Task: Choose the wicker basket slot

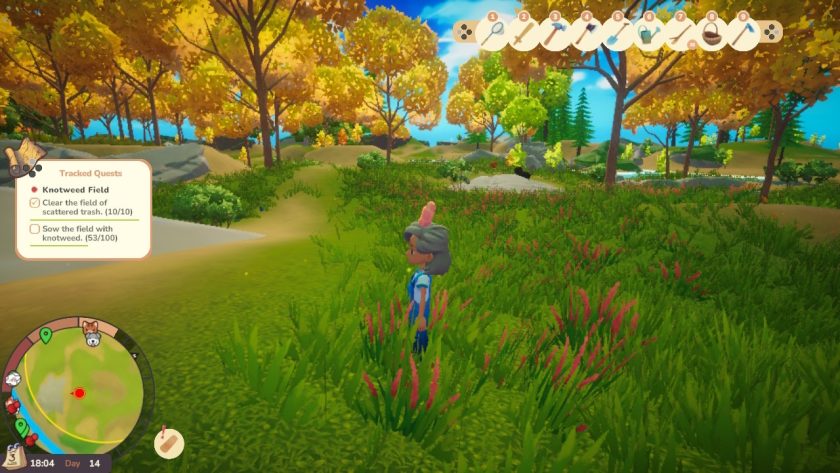Action: point(712,33)
